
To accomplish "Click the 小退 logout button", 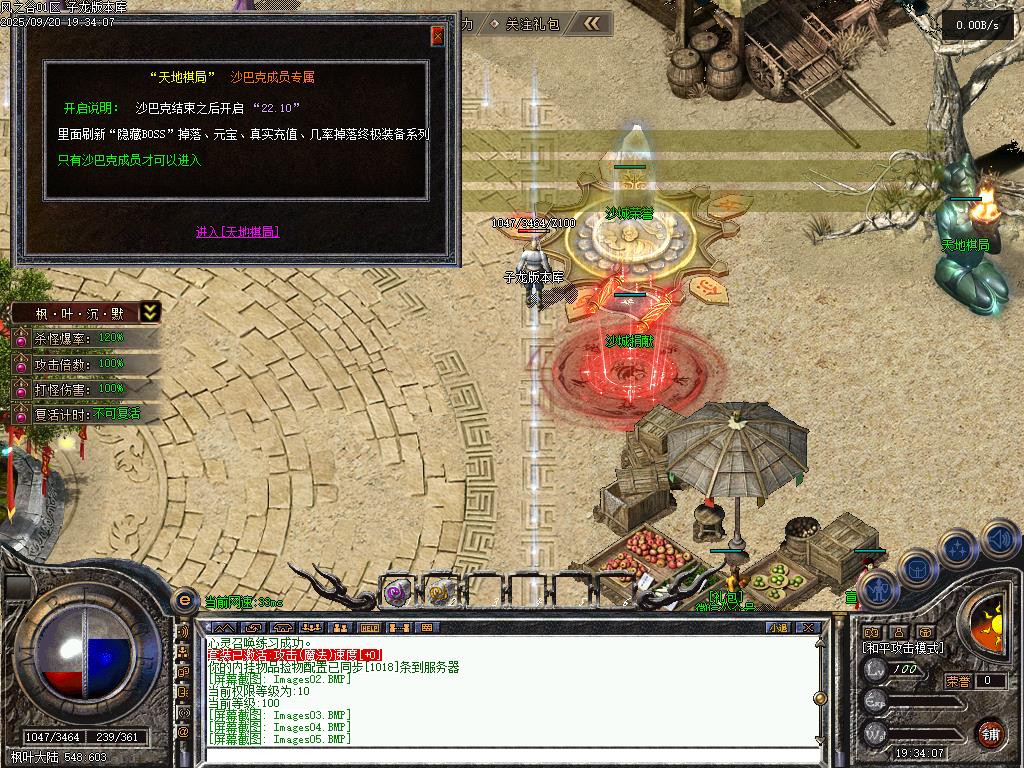I will click(778, 627).
